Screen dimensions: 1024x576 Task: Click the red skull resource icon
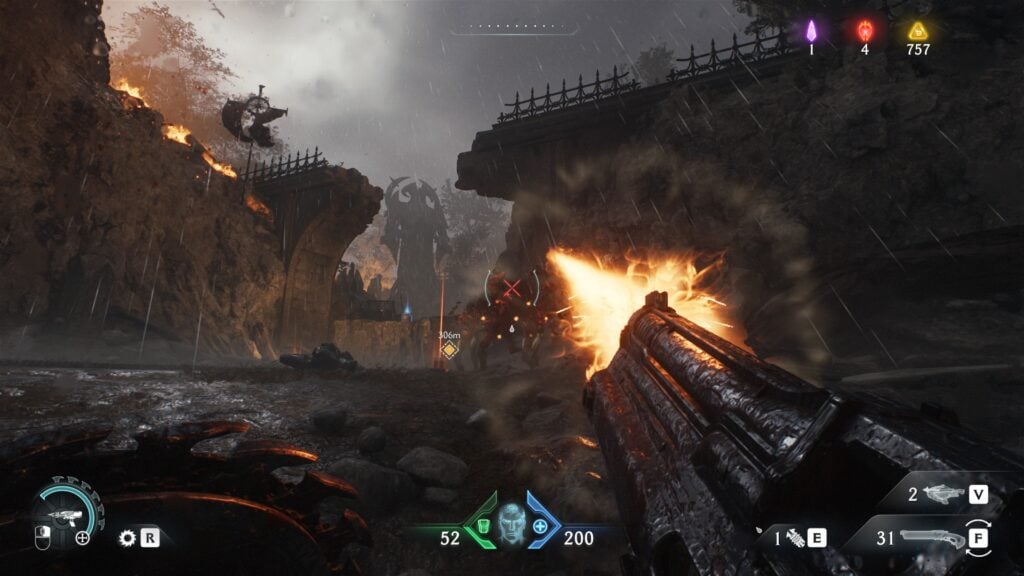(x=865, y=30)
